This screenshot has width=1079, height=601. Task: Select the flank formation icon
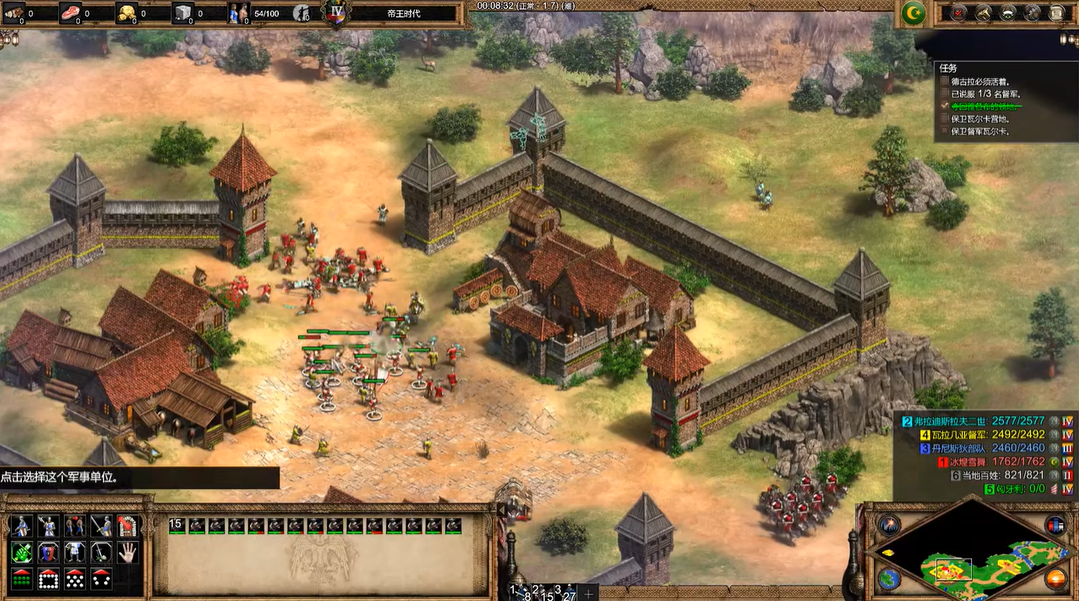[101, 578]
